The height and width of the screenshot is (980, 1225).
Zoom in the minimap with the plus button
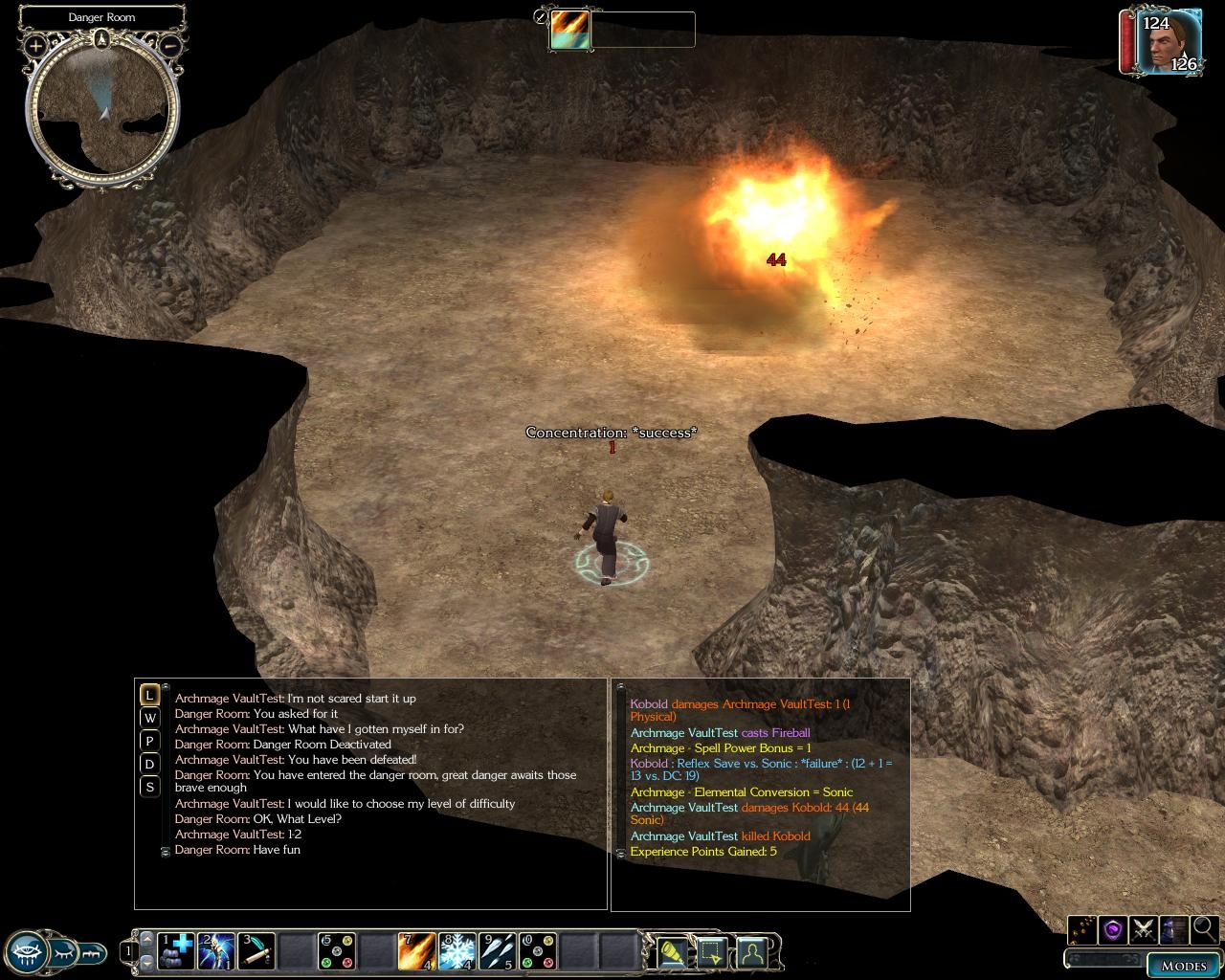pos(35,45)
